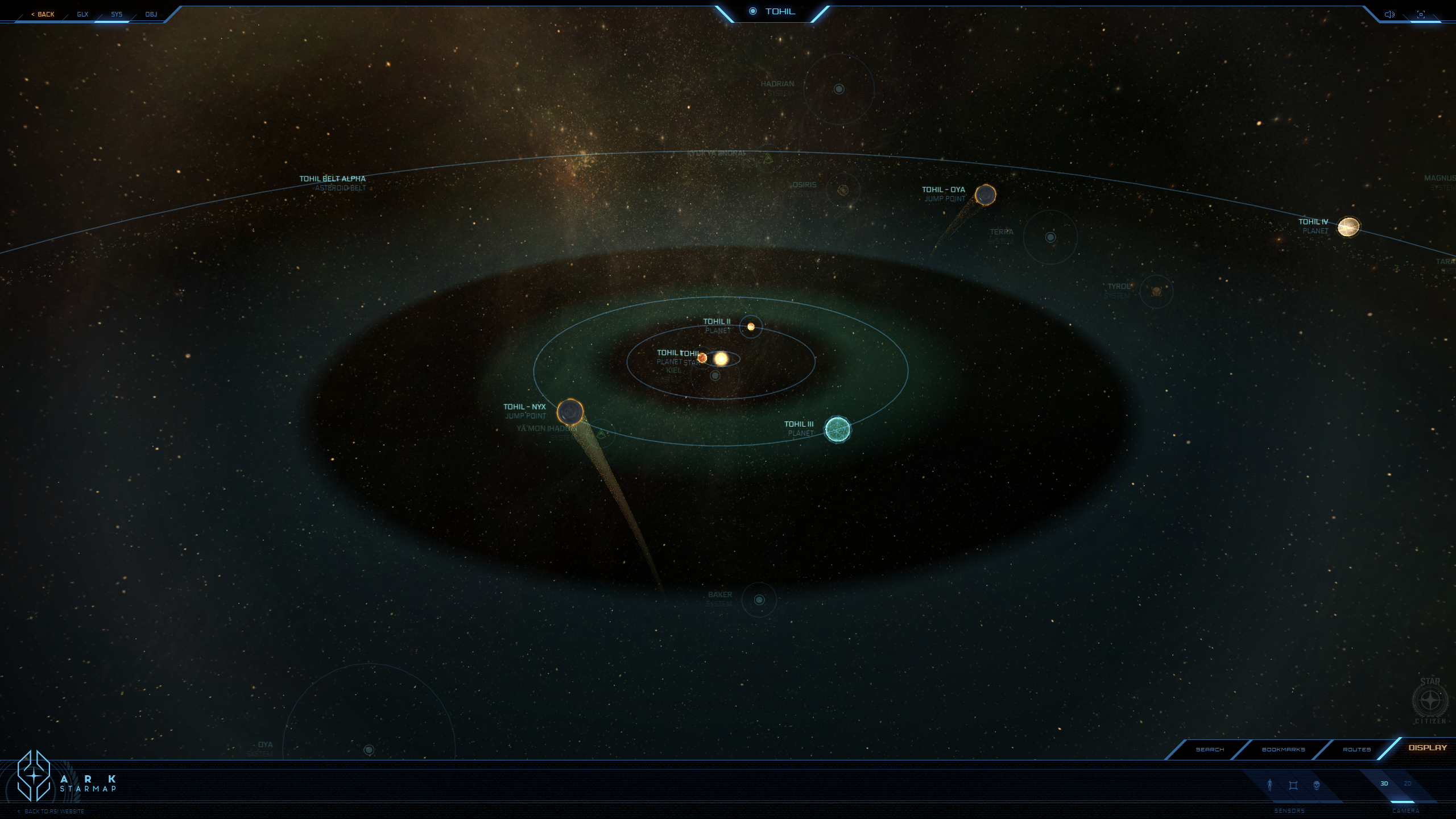Toggle the human figure sensor filter

tap(1269, 785)
